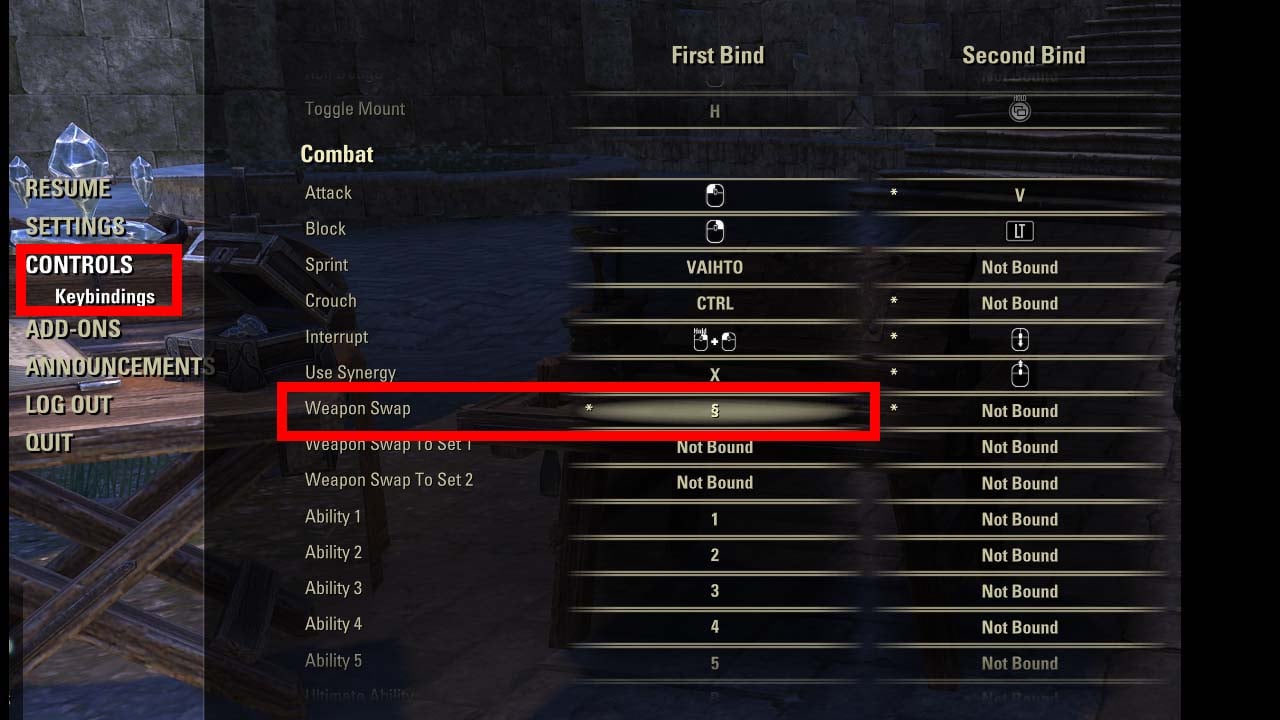1280x720 pixels.
Task: Change the Ability 4 first bind
Action: point(715,627)
